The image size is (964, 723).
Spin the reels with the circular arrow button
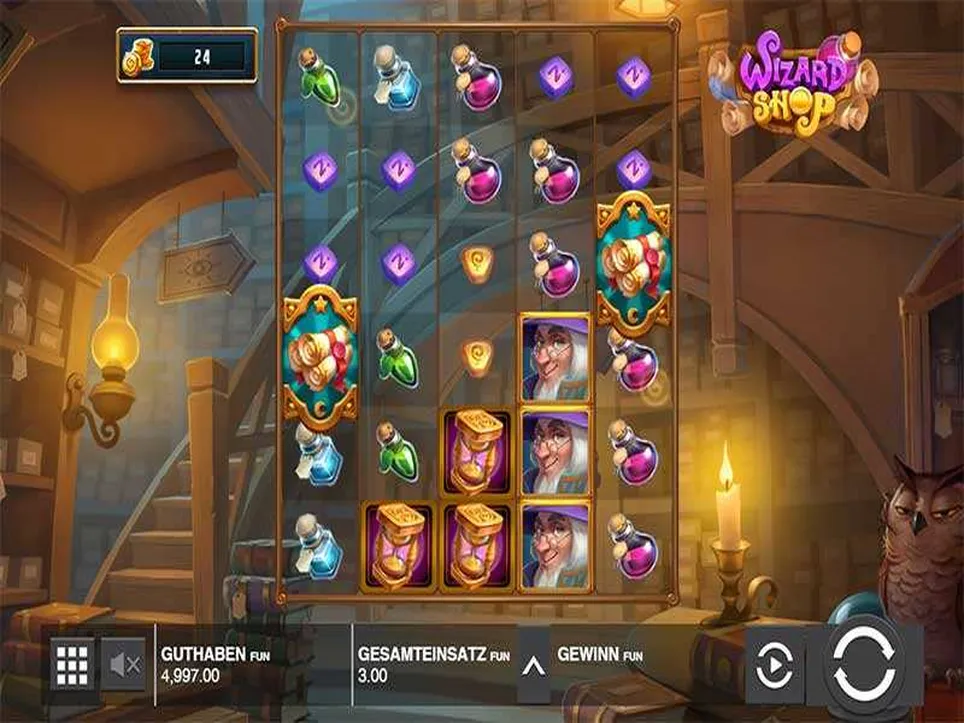pyautogui.click(x=864, y=663)
